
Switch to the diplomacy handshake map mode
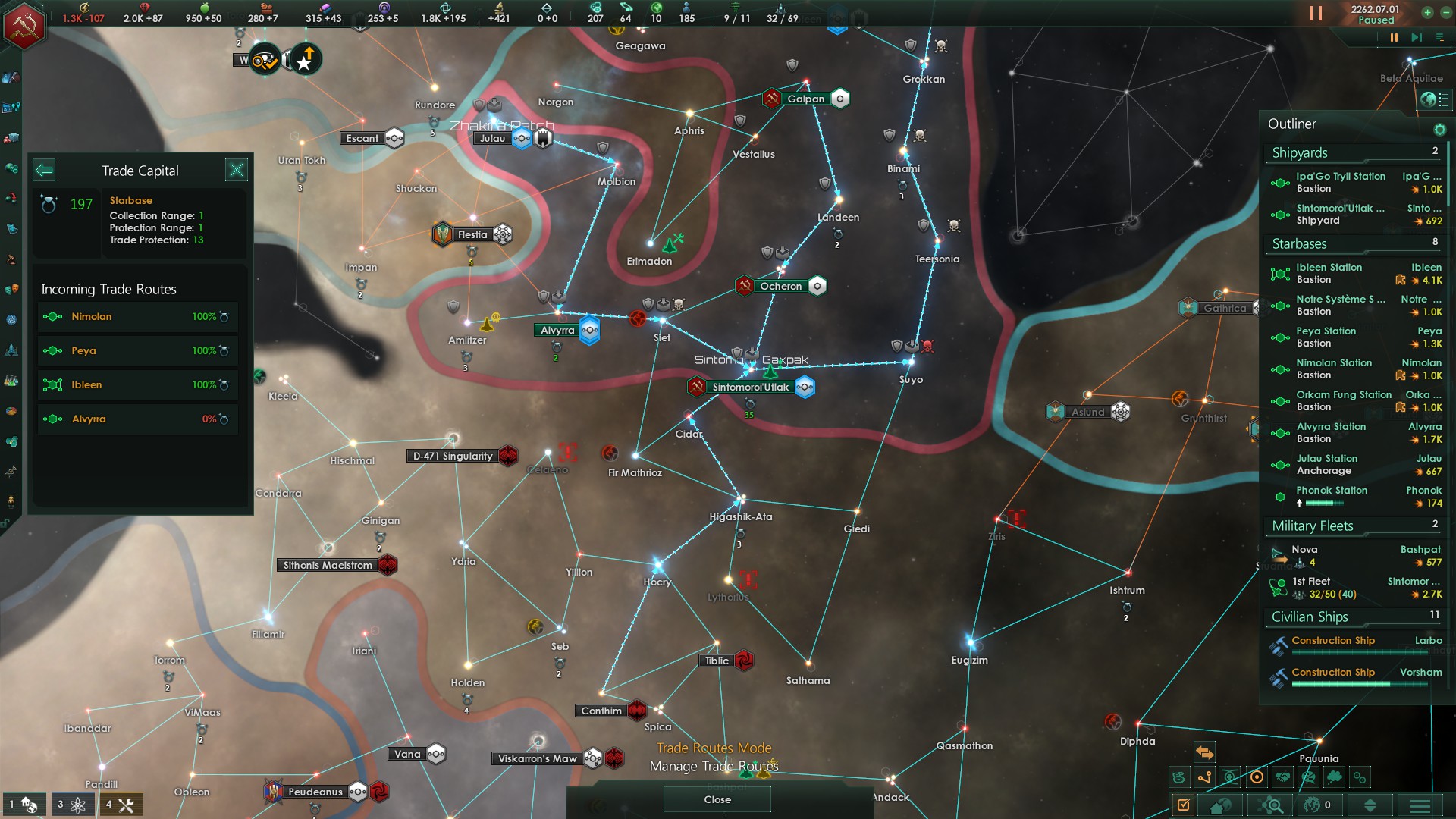[x=1282, y=777]
